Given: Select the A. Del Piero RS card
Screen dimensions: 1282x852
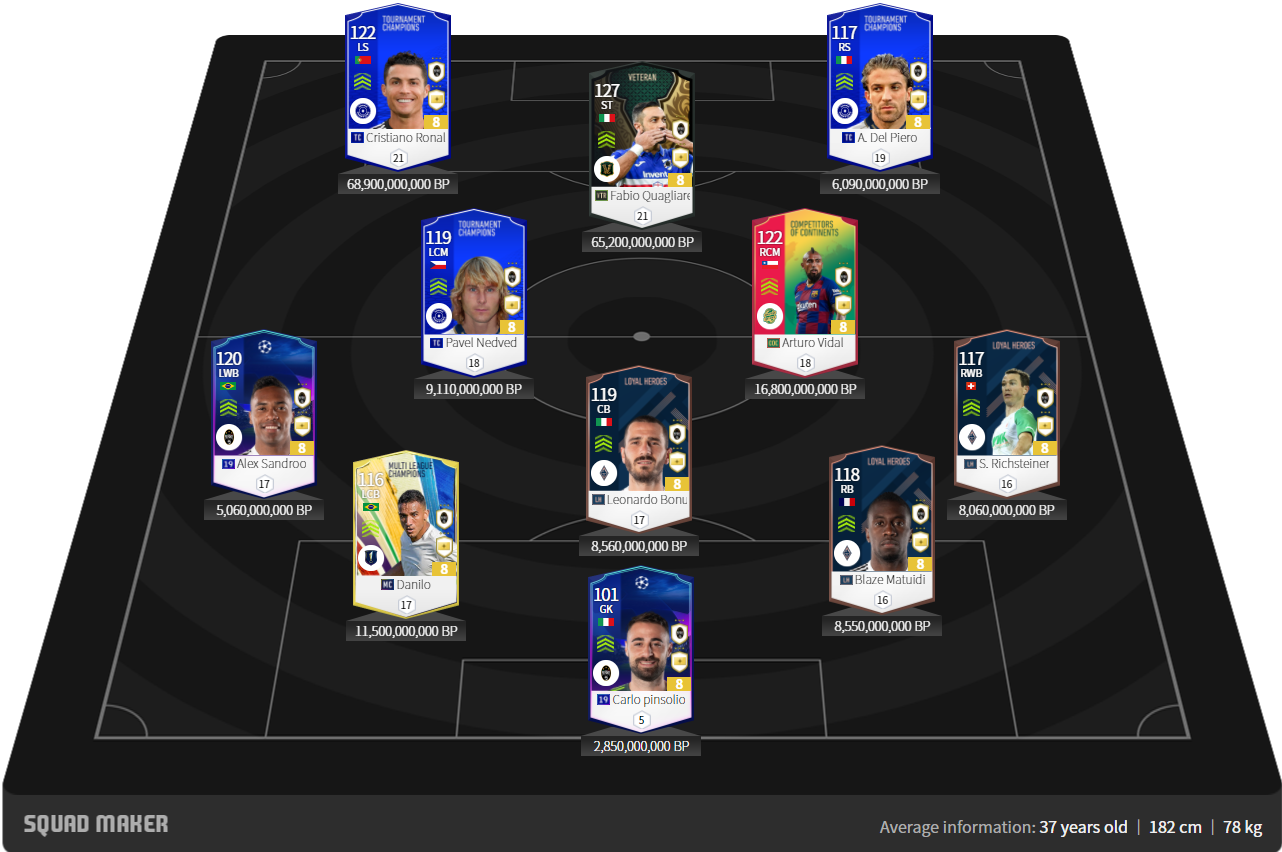Looking at the screenshot, I should coord(880,85).
